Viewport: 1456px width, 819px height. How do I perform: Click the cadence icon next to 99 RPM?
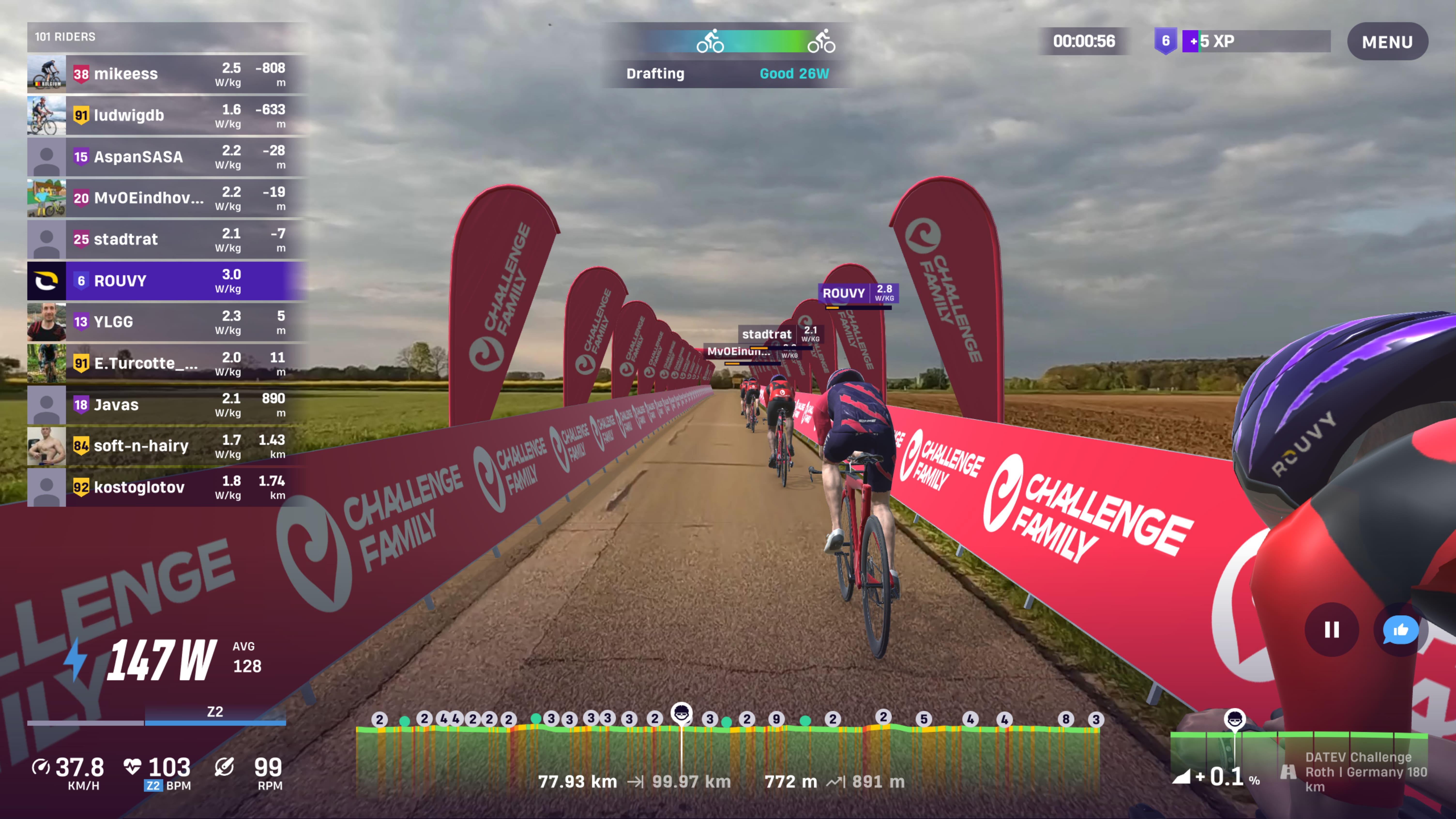pos(224,766)
